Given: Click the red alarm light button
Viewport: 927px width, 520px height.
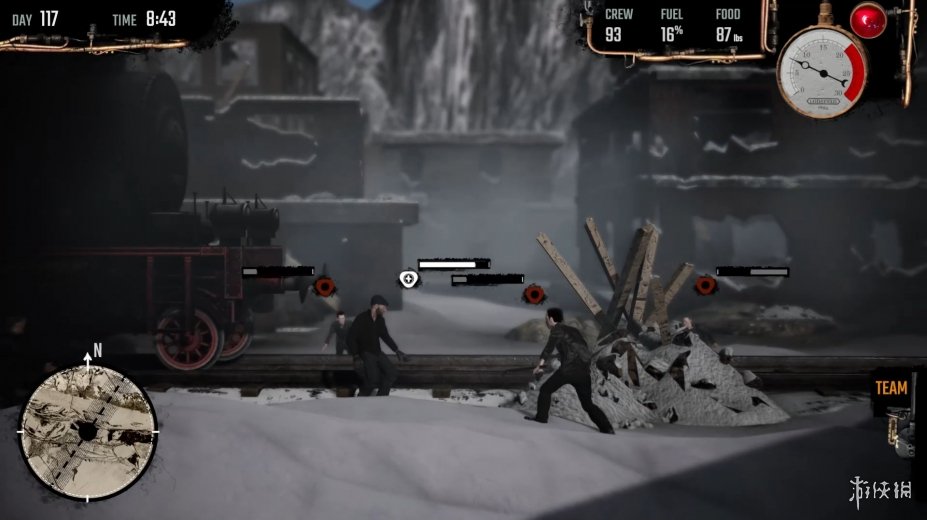Looking at the screenshot, I should tap(867, 19).
